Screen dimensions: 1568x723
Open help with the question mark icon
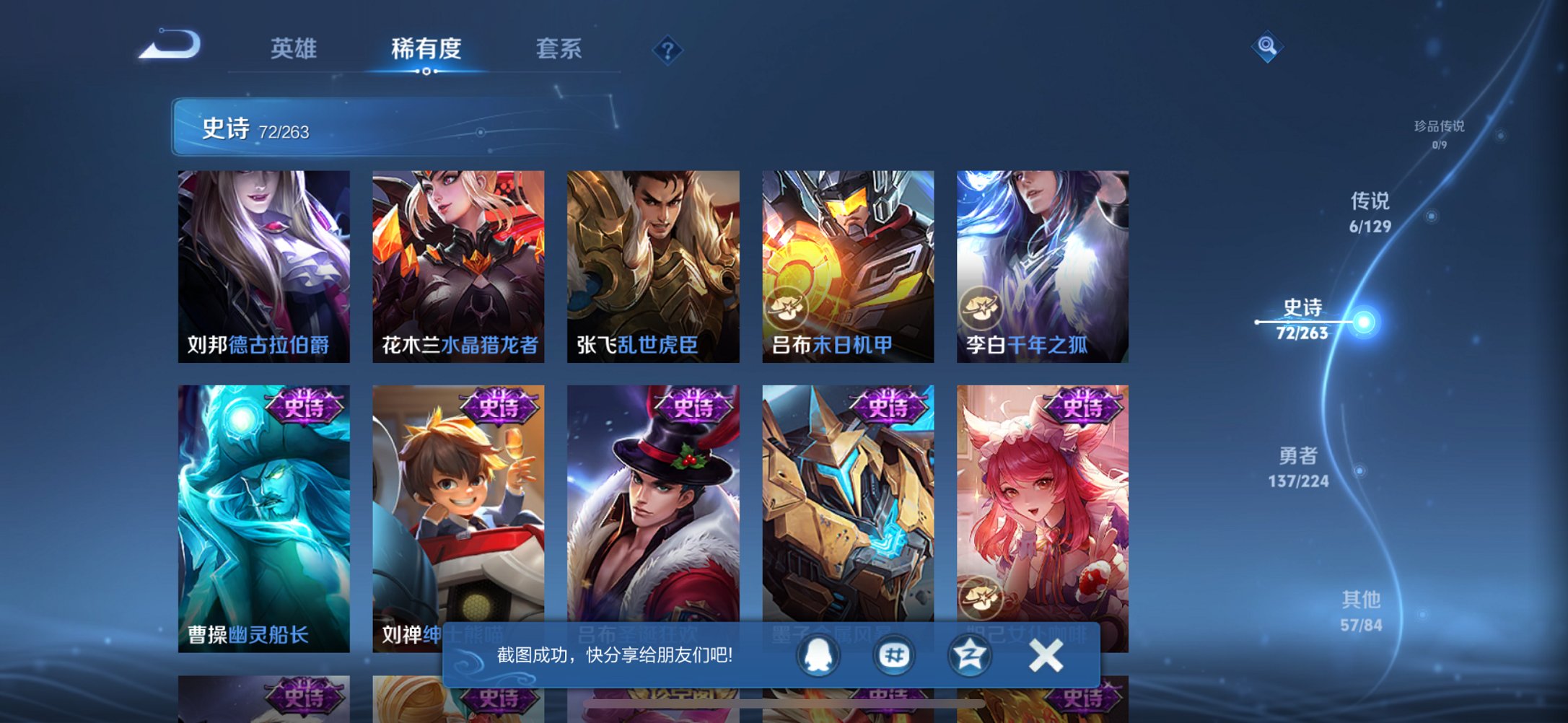(x=667, y=51)
